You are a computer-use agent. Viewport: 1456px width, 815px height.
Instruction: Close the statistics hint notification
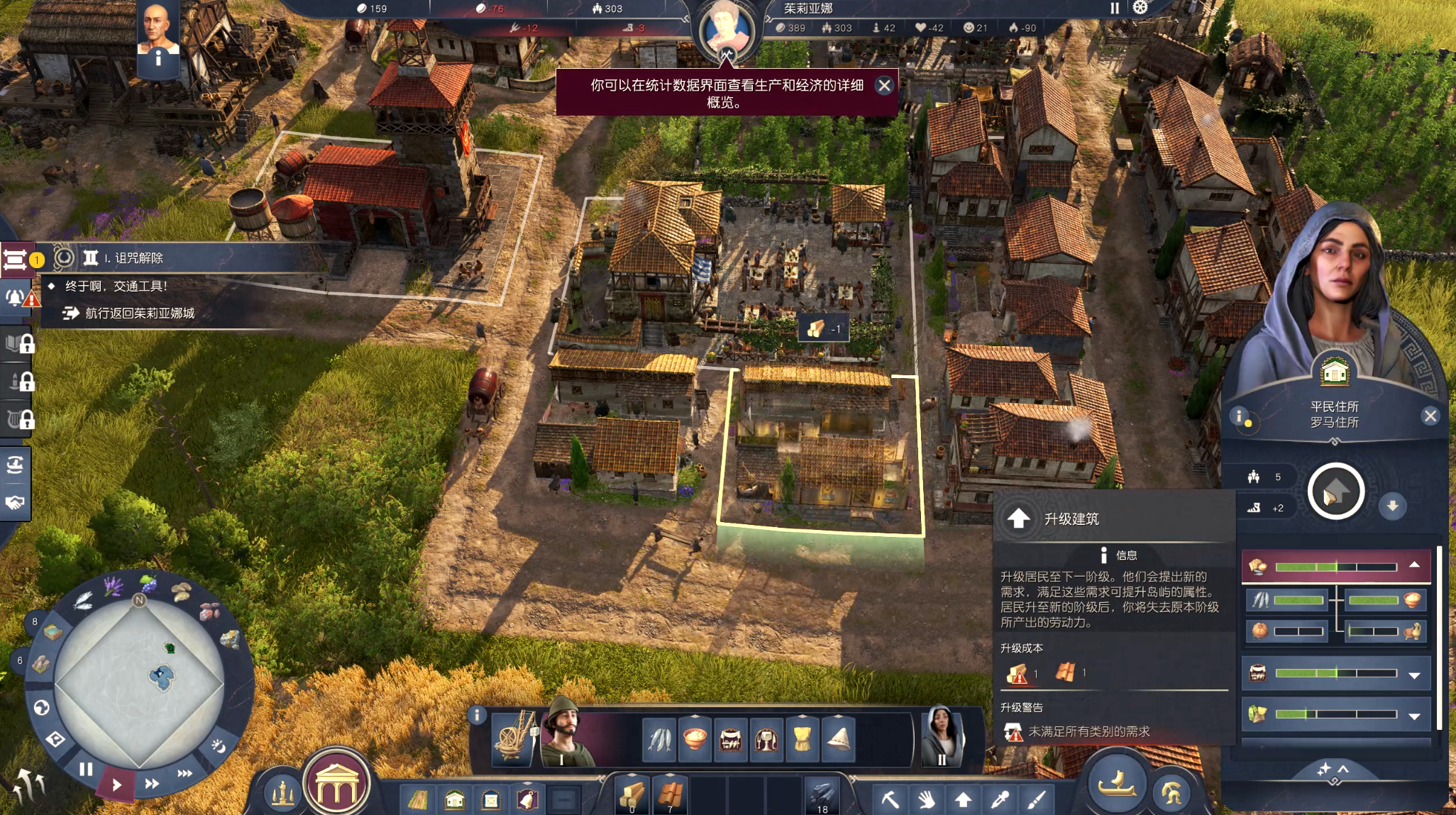point(884,86)
